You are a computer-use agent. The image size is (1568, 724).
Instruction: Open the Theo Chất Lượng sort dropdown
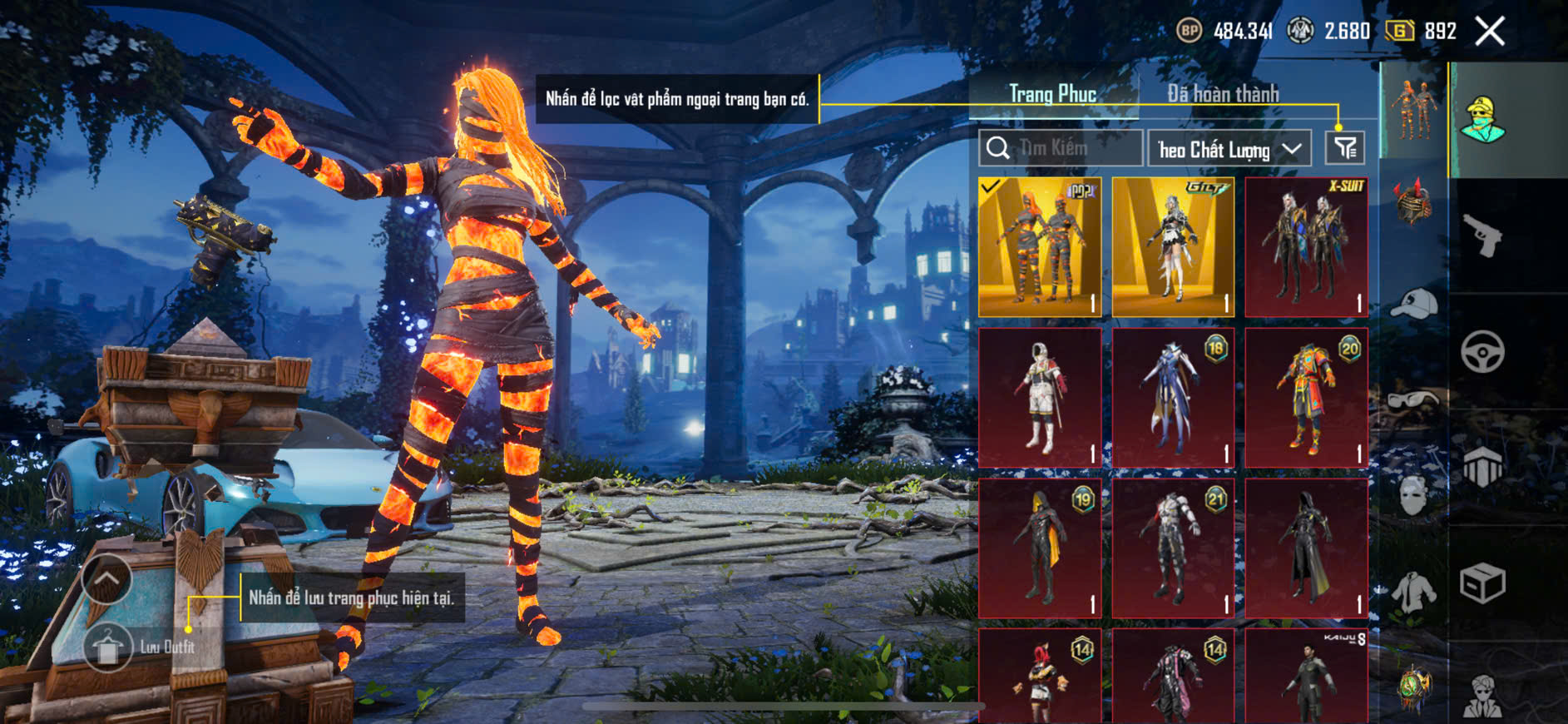pos(1229,149)
